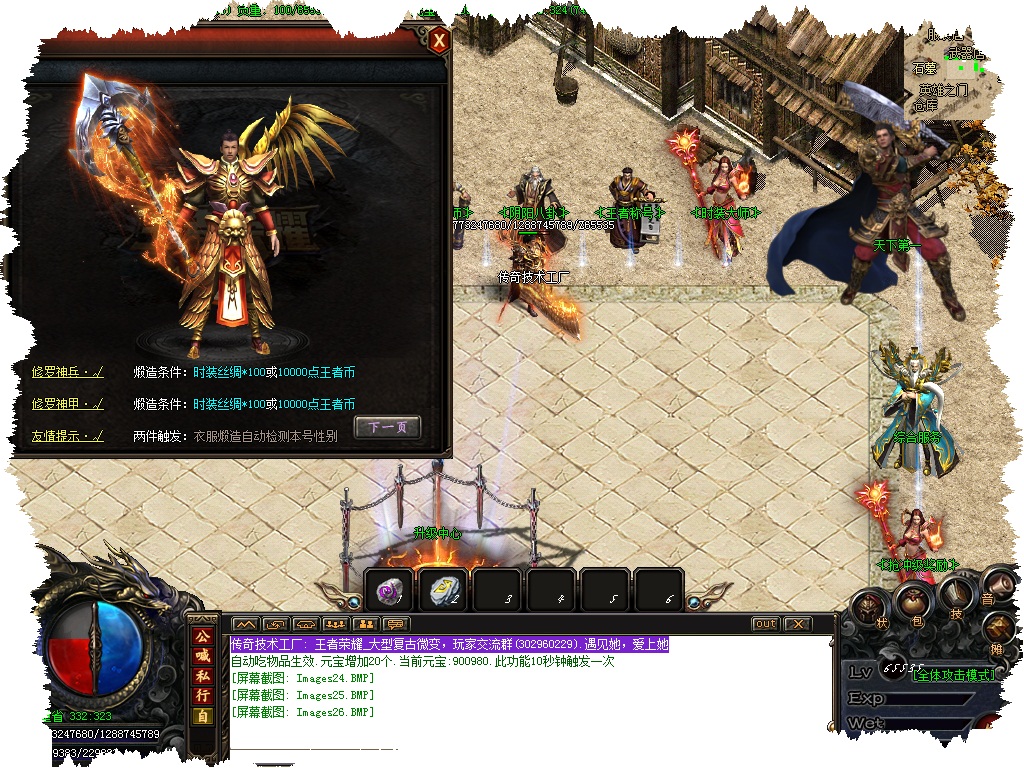Switch chat to 喊 shout channel
1024x768 pixels.
tap(203, 656)
